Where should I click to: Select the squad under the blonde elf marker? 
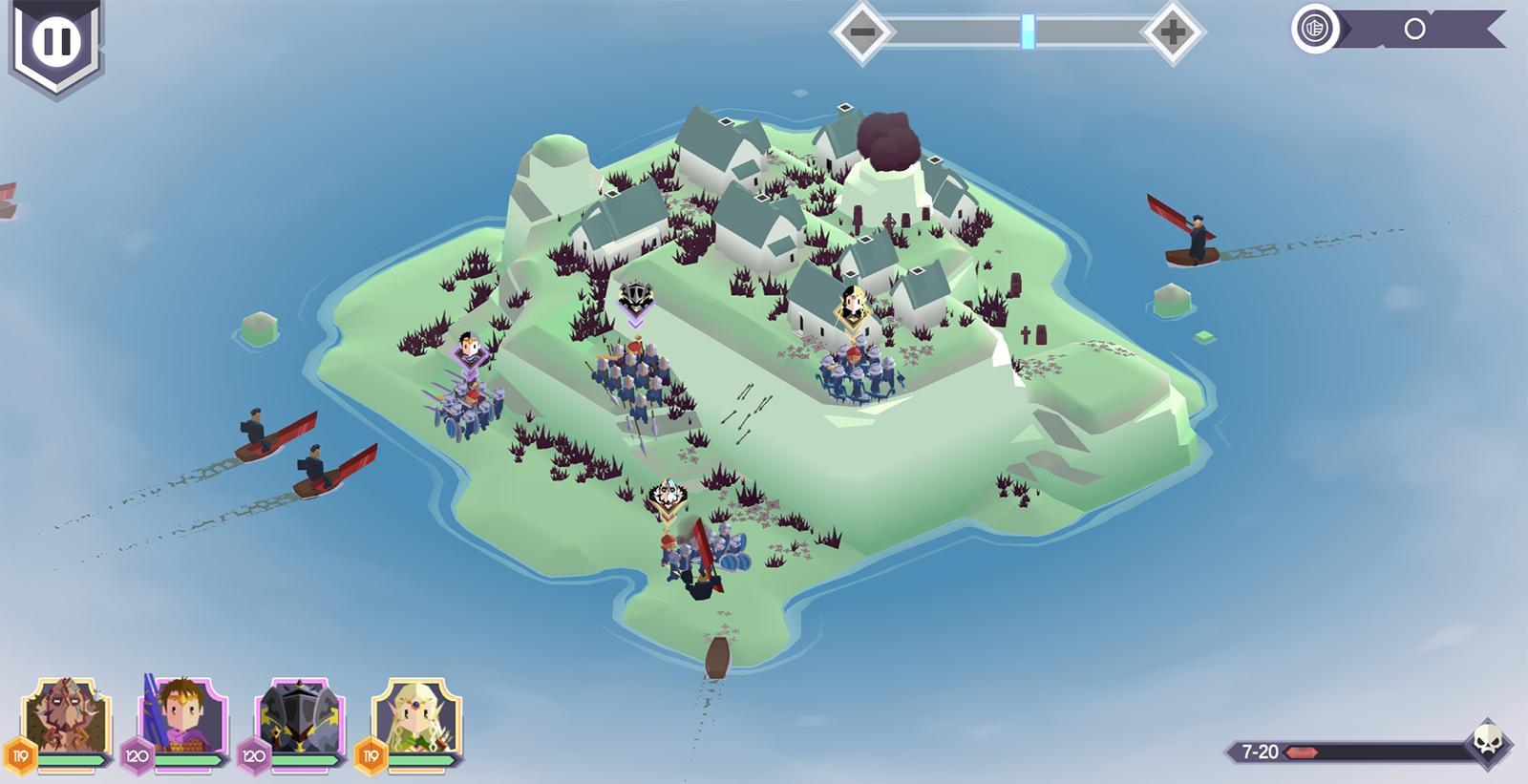[854, 374]
